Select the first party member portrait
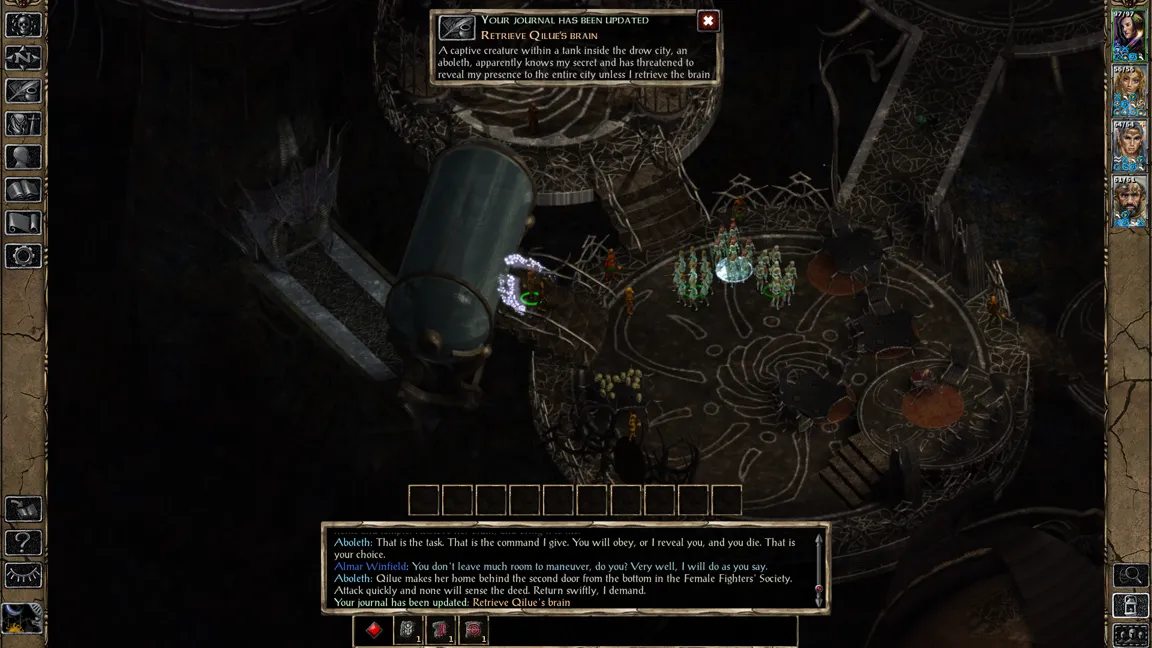 coord(1131,35)
